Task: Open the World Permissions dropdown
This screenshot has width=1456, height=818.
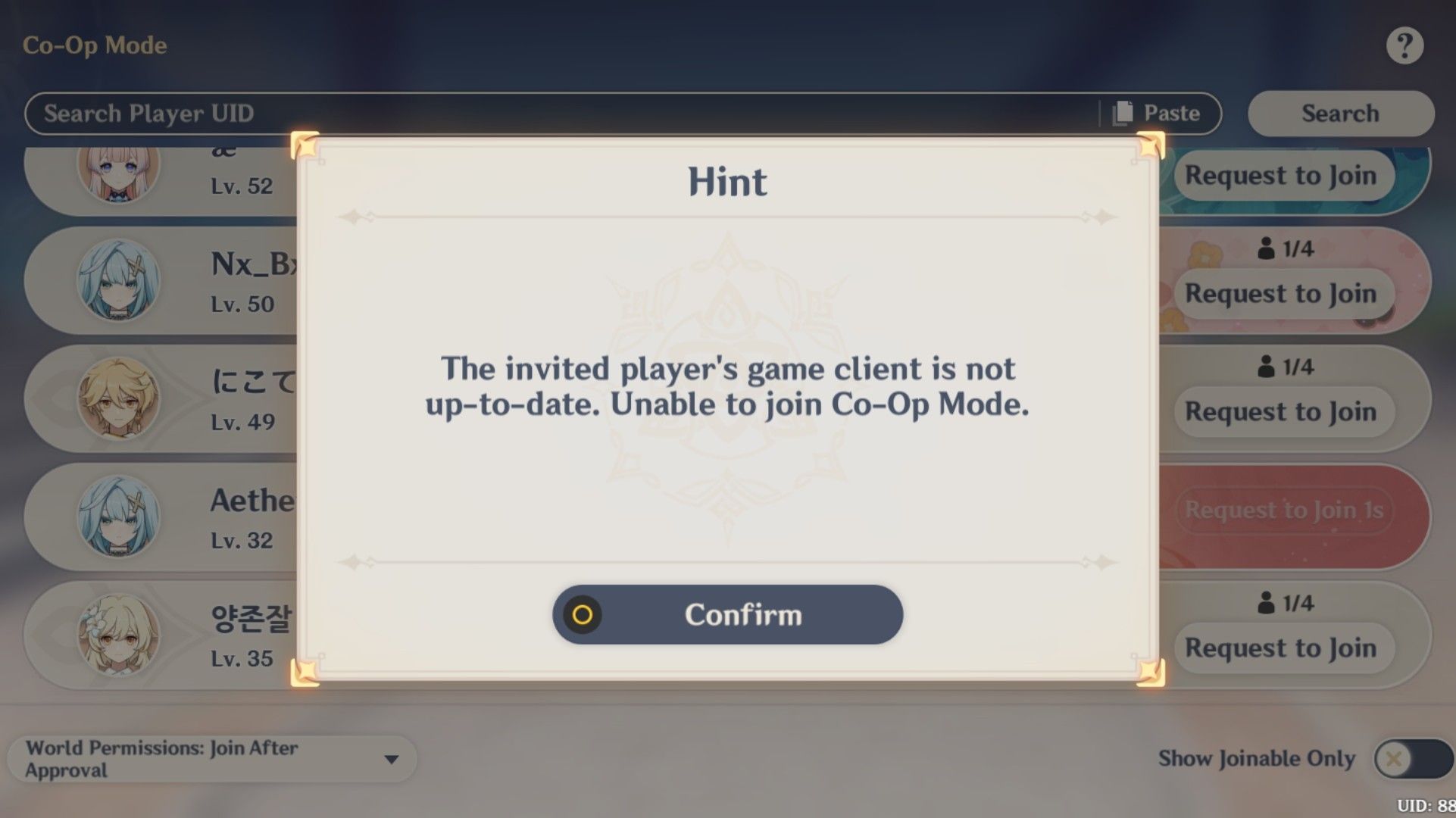Action: click(212, 758)
